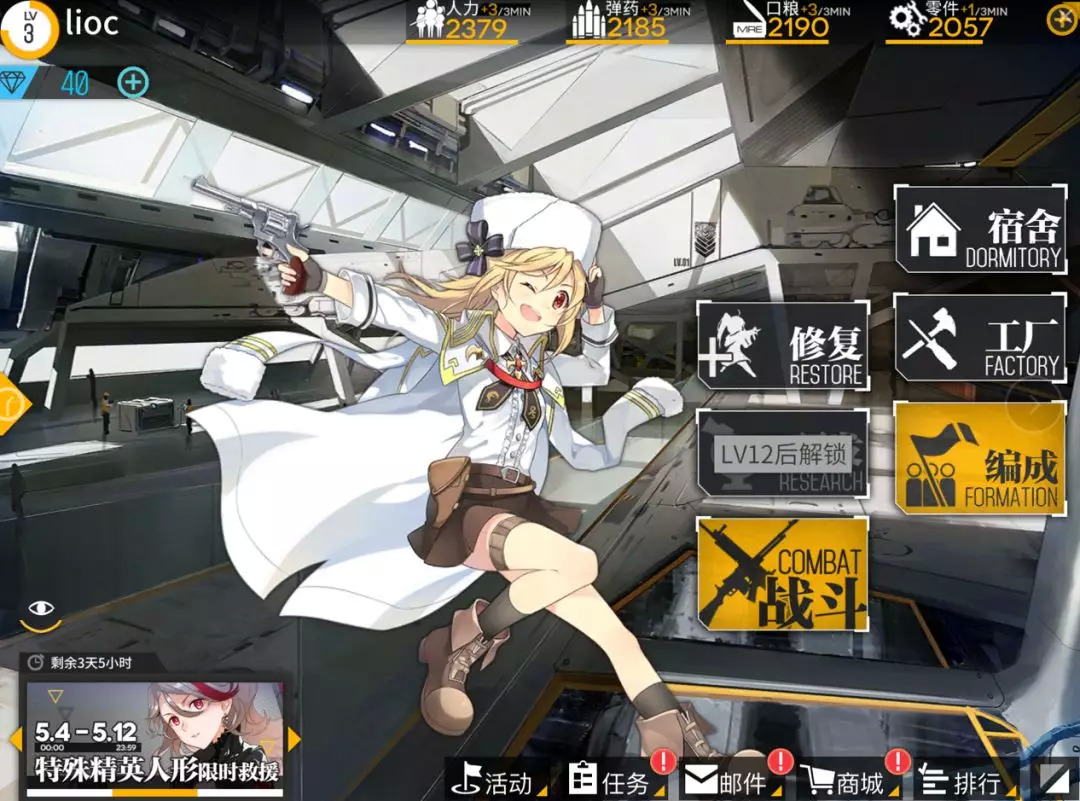Screen dimensions: 1080x801
Task: Tap the diagonal square button in bottom corner
Action: (1055, 779)
